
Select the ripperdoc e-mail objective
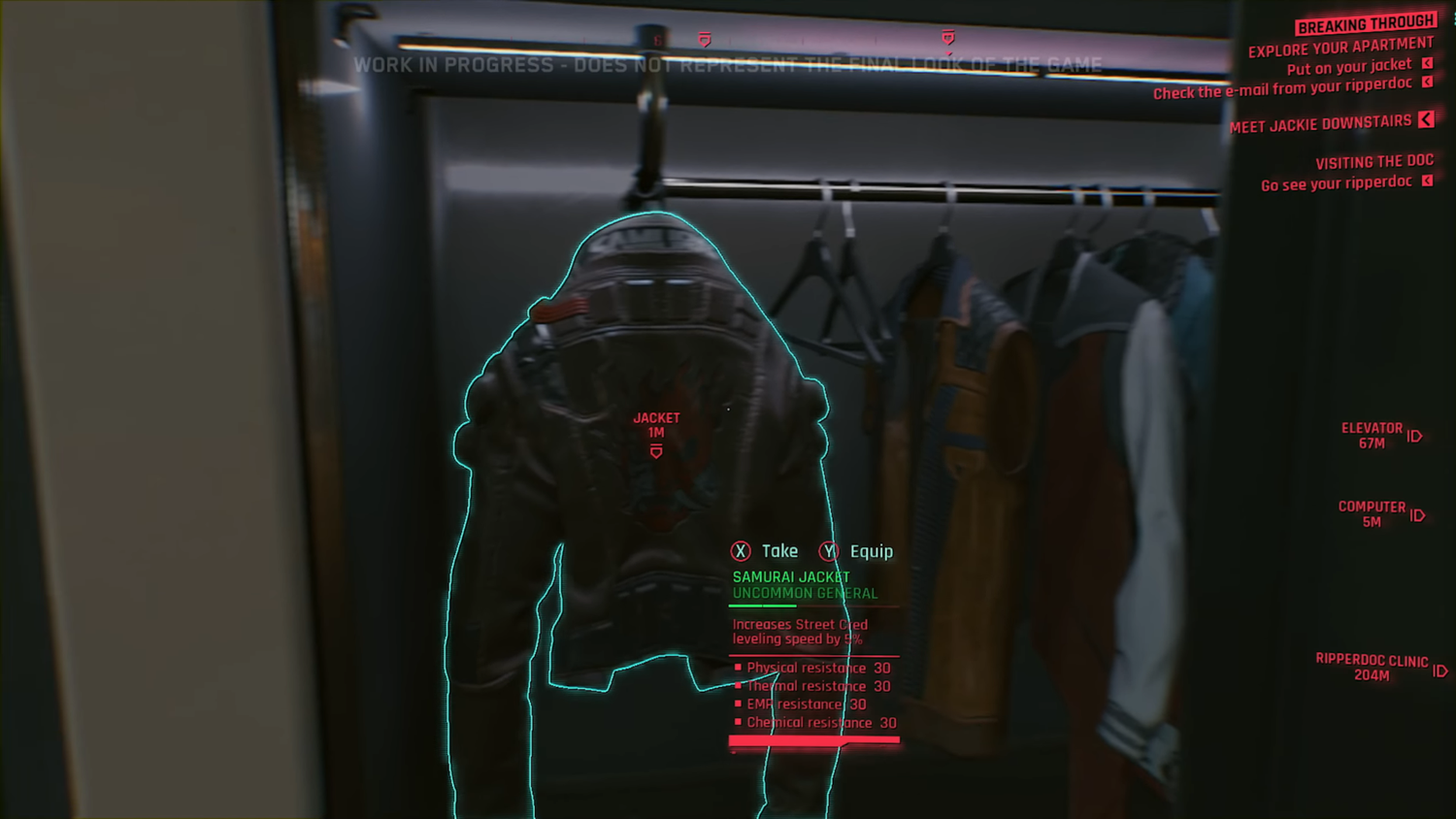point(1281,88)
